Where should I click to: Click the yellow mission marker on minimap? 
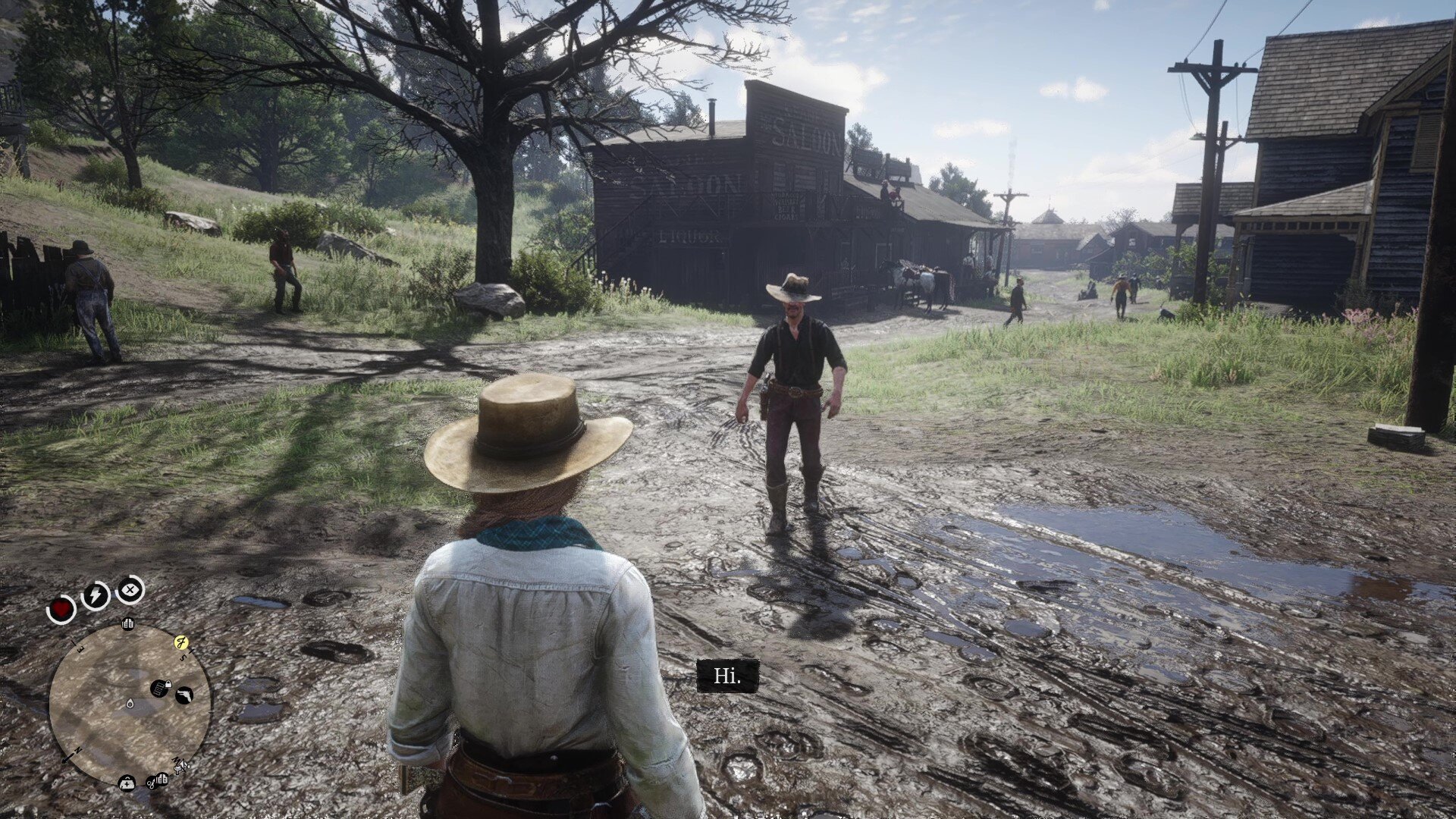click(181, 643)
